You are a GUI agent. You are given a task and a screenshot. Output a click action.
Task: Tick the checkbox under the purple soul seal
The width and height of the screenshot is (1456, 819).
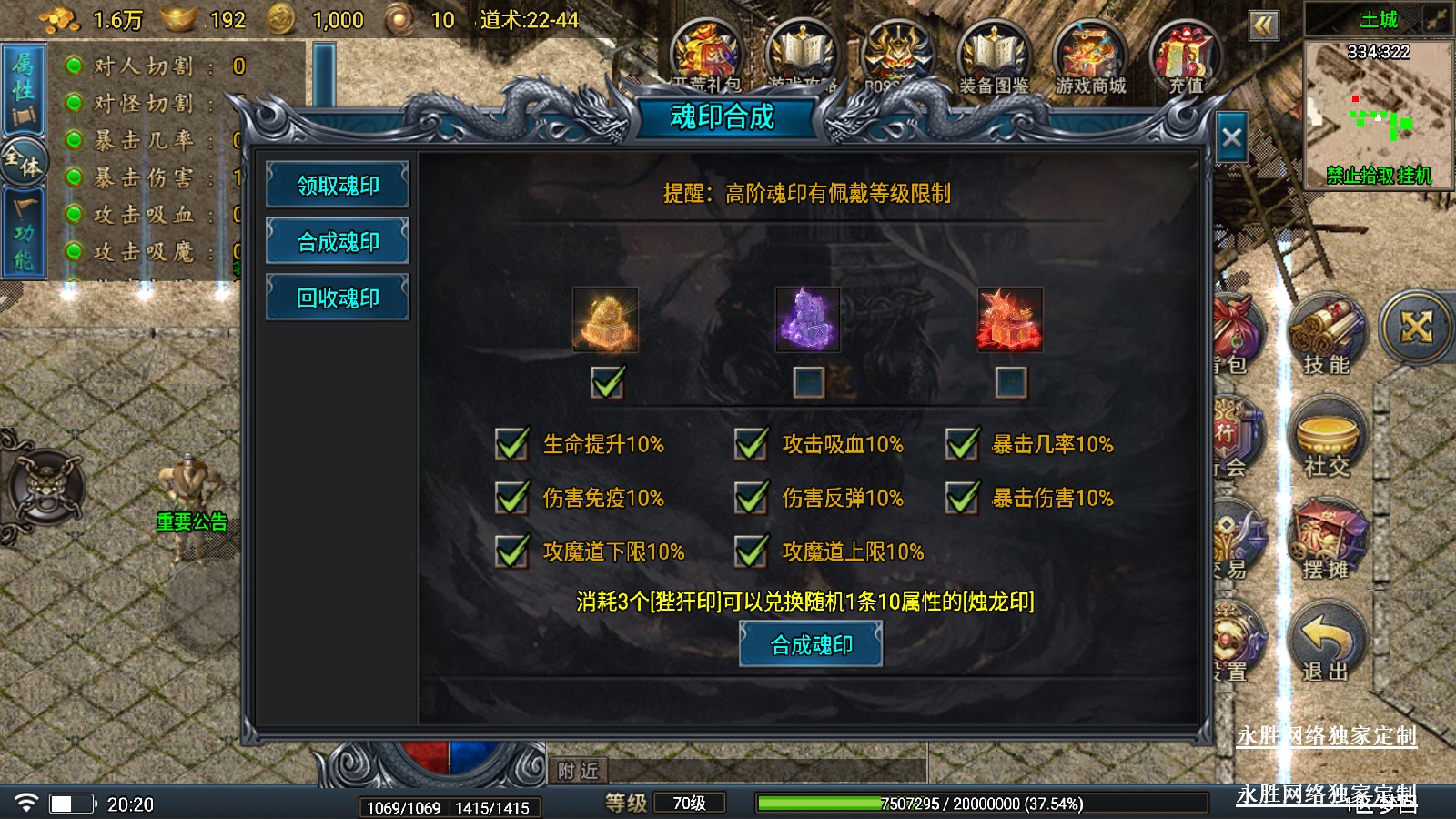tap(808, 382)
